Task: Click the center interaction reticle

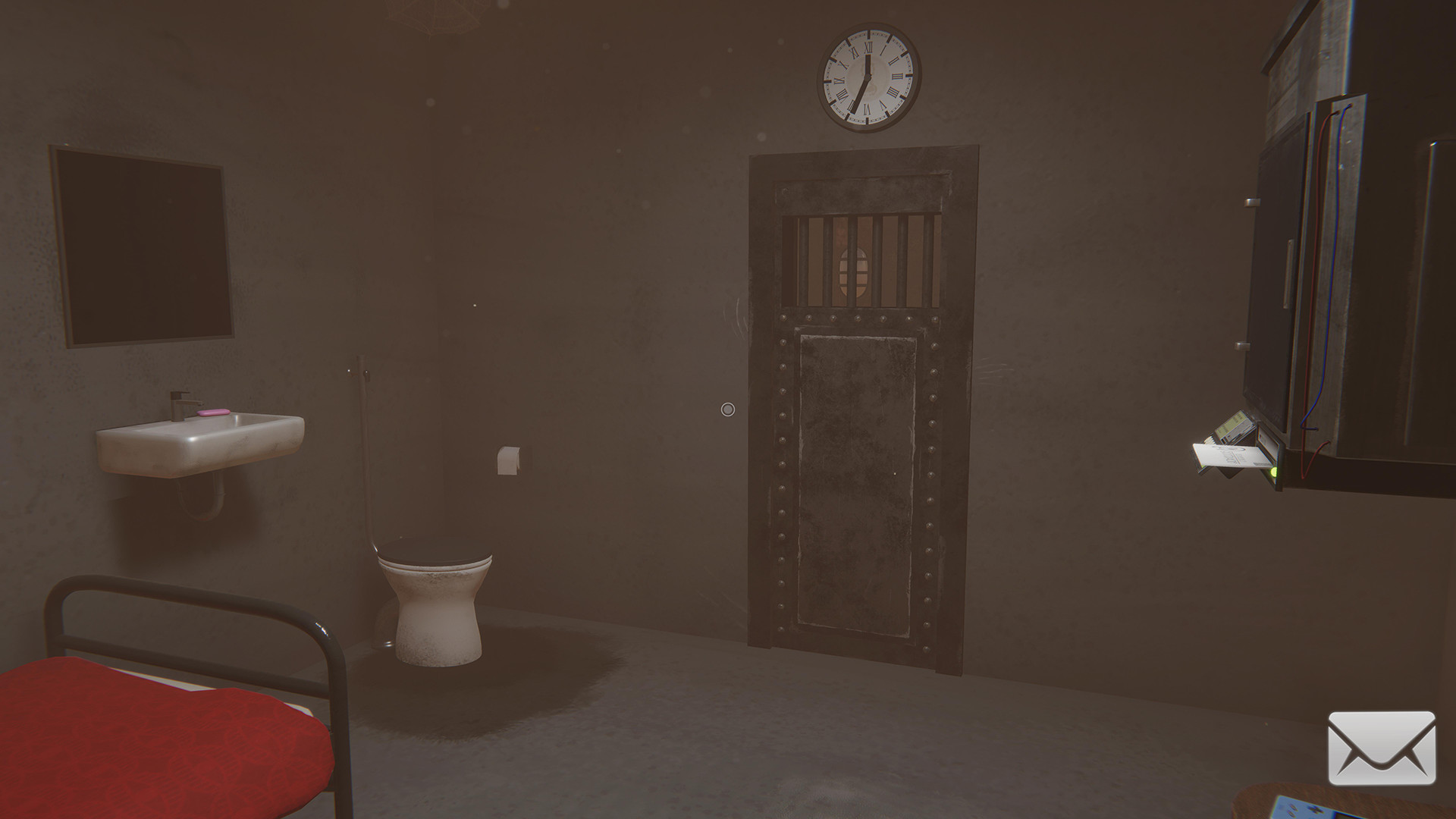Action: pos(728,409)
